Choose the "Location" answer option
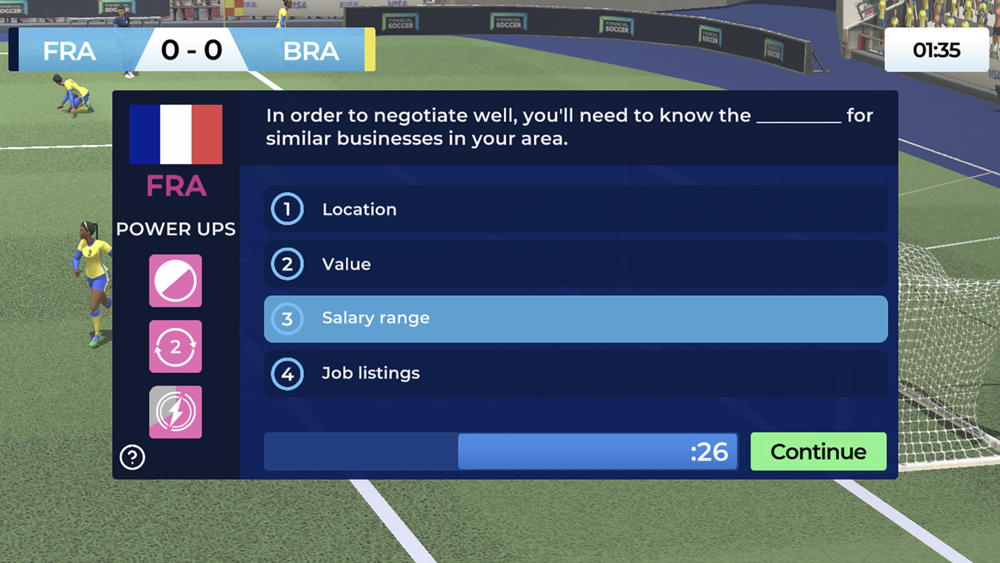Viewport: 1000px width, 563px height. (x=575, y=209)
